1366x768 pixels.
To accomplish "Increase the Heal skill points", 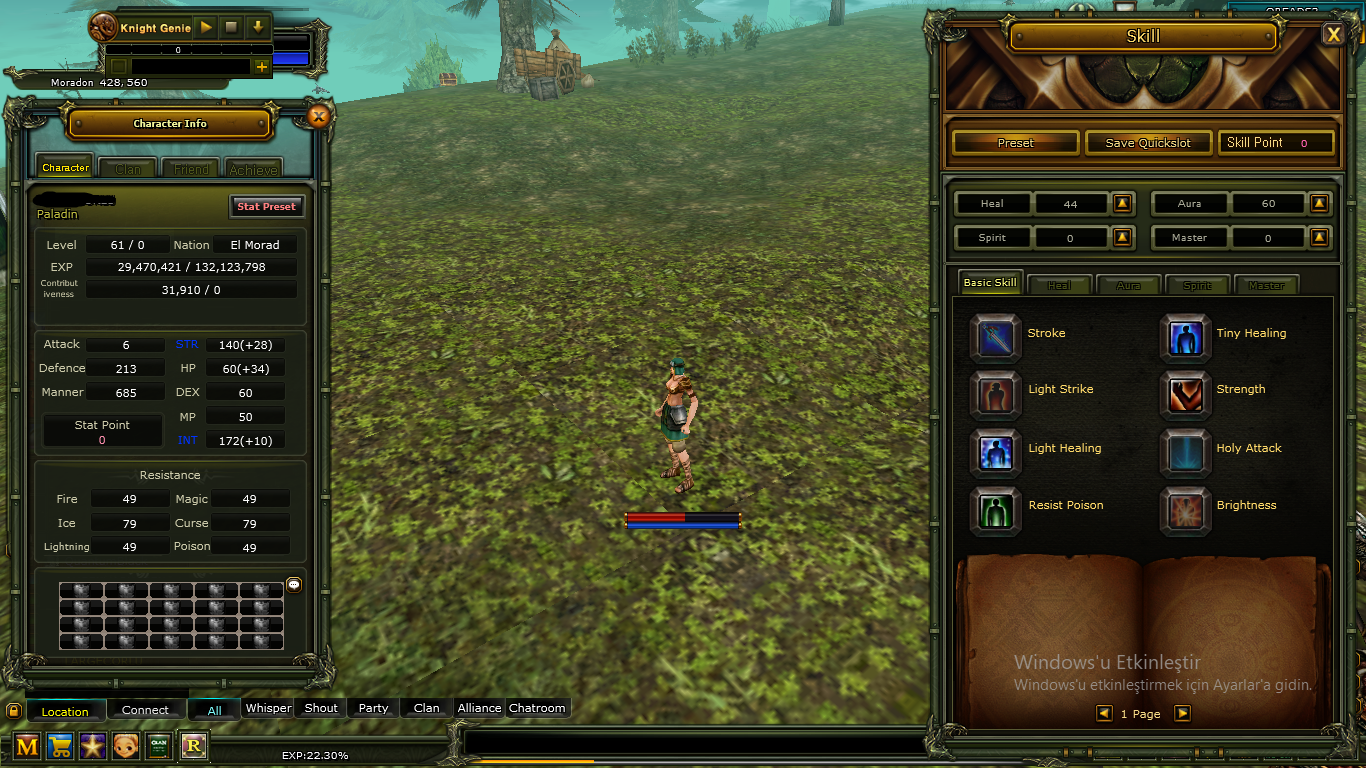I will pyautogui.click(x=1122, y=204).
